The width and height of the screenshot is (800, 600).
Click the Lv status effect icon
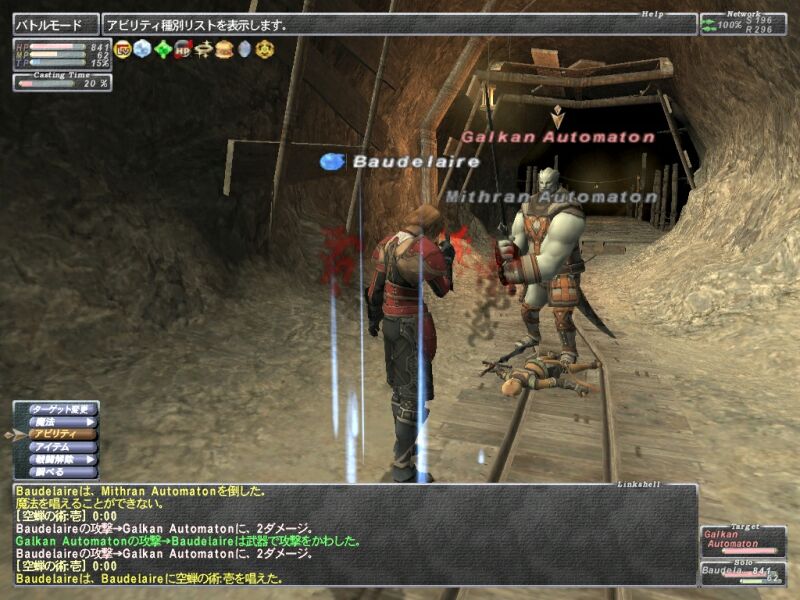click(123, 48)
